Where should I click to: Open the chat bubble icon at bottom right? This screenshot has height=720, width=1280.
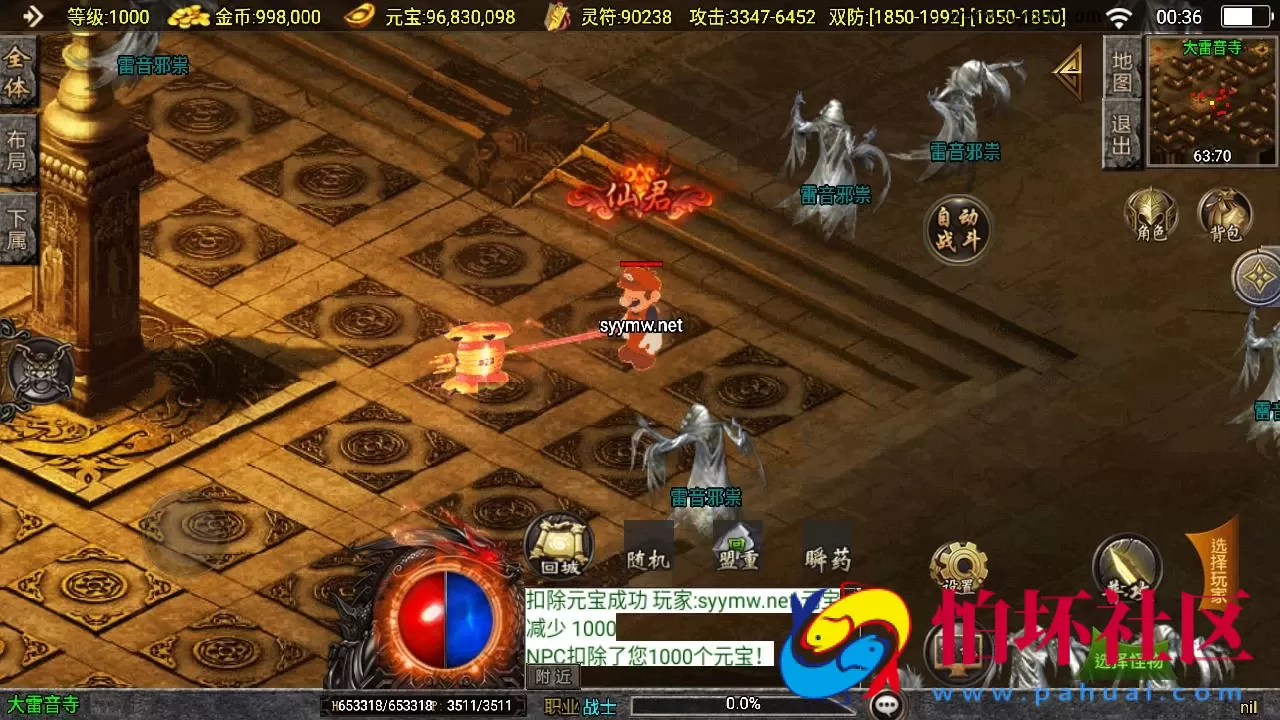click(884, 703)
